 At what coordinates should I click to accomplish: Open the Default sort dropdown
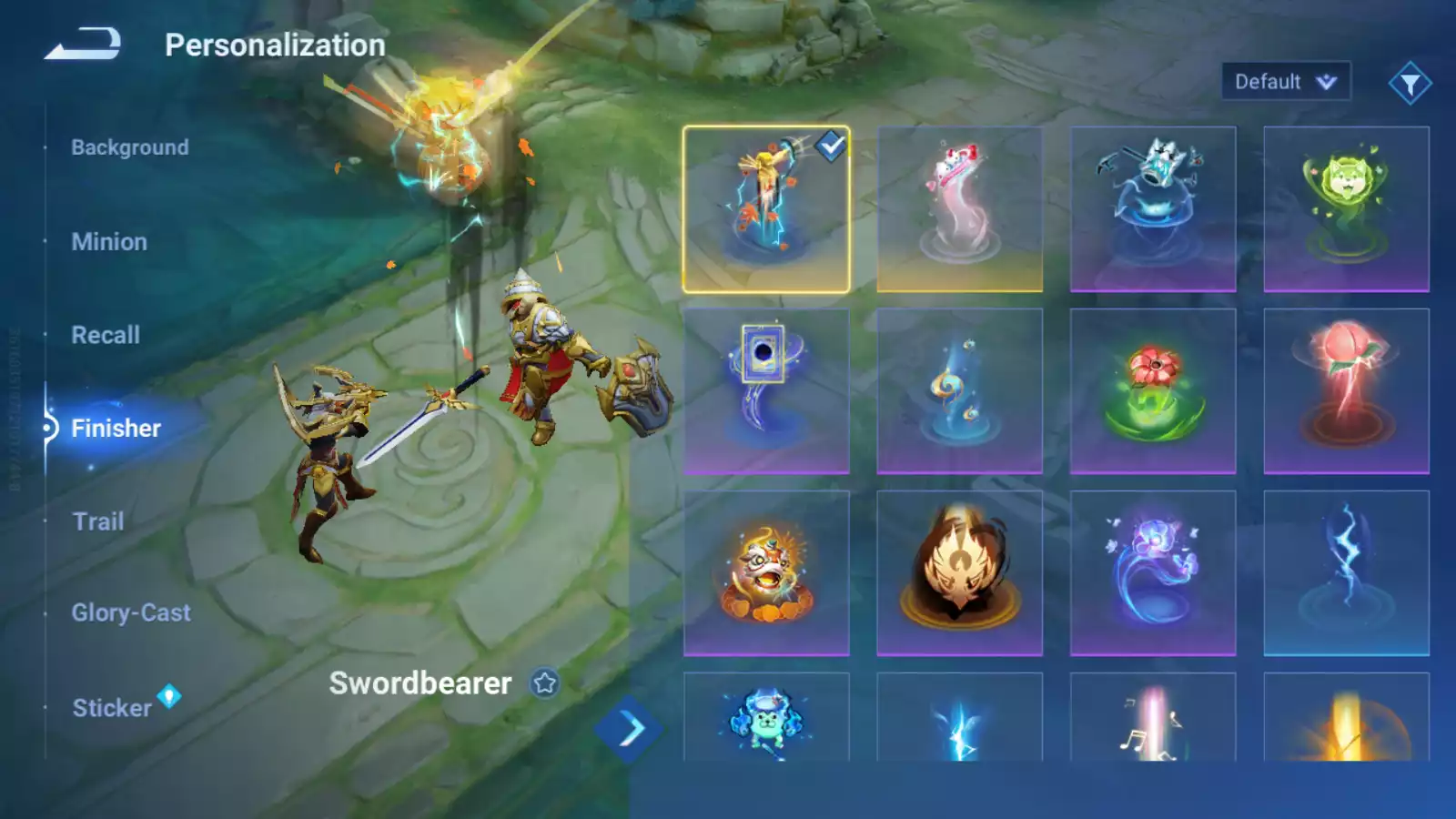pos(1285,82)
